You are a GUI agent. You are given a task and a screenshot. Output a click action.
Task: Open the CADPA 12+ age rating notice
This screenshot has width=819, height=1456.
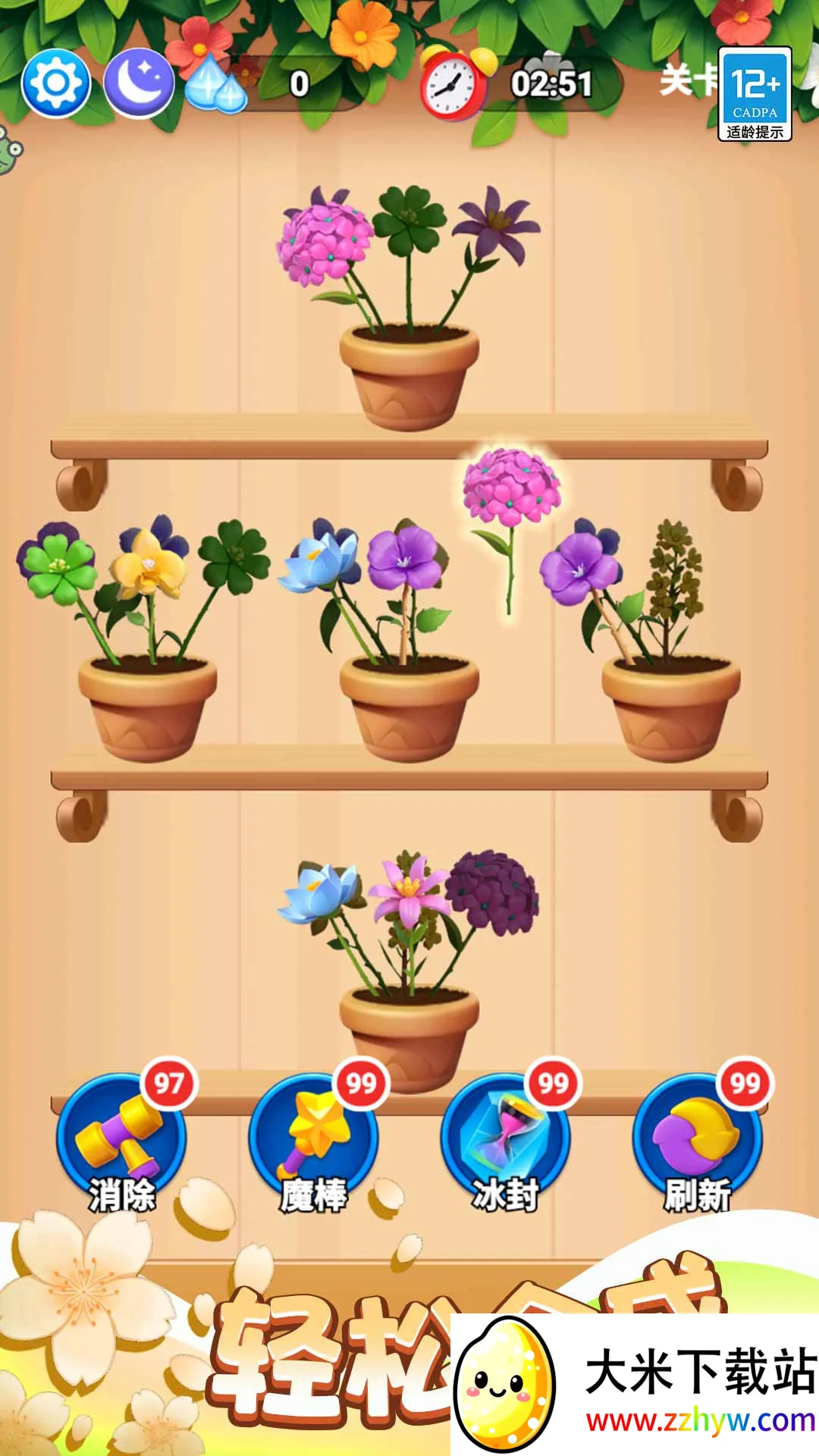click(755, 94)
